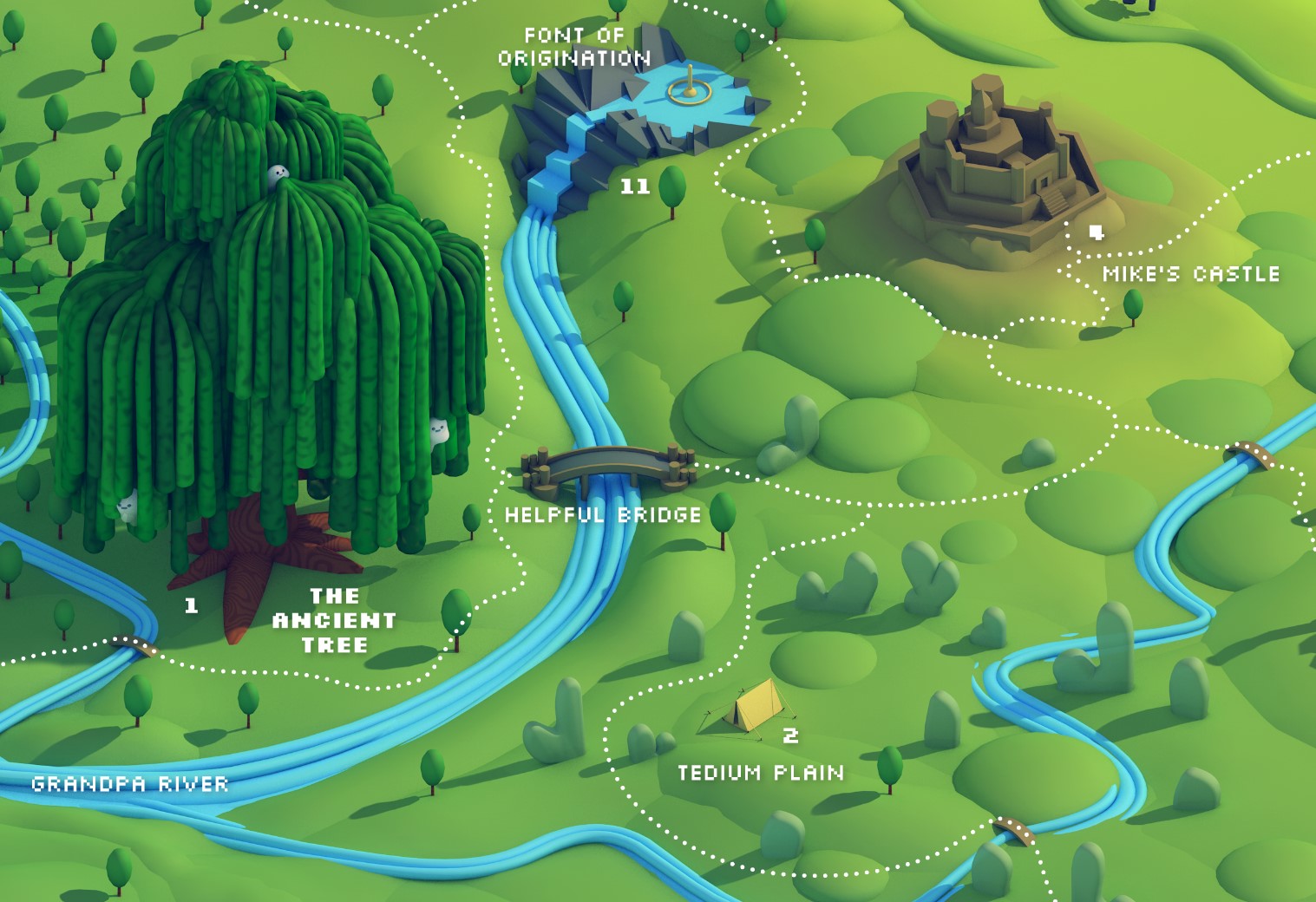Viewport: 1316px width, 902px height.
Task: Select The Ancient Tree map label
Action: click(x=334, y=620)
